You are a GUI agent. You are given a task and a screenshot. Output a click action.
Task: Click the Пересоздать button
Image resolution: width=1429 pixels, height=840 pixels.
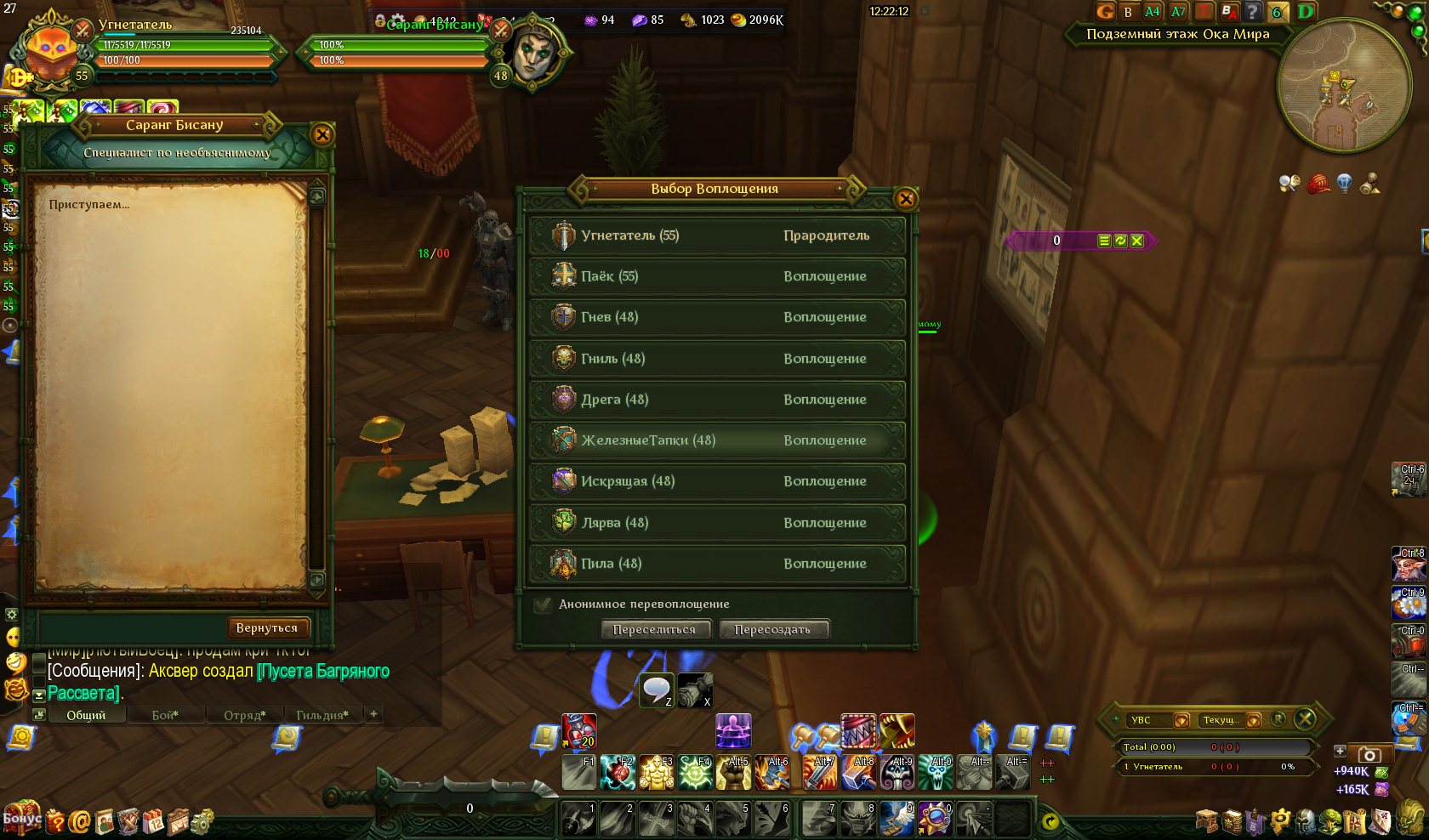(x=772, y=630)
